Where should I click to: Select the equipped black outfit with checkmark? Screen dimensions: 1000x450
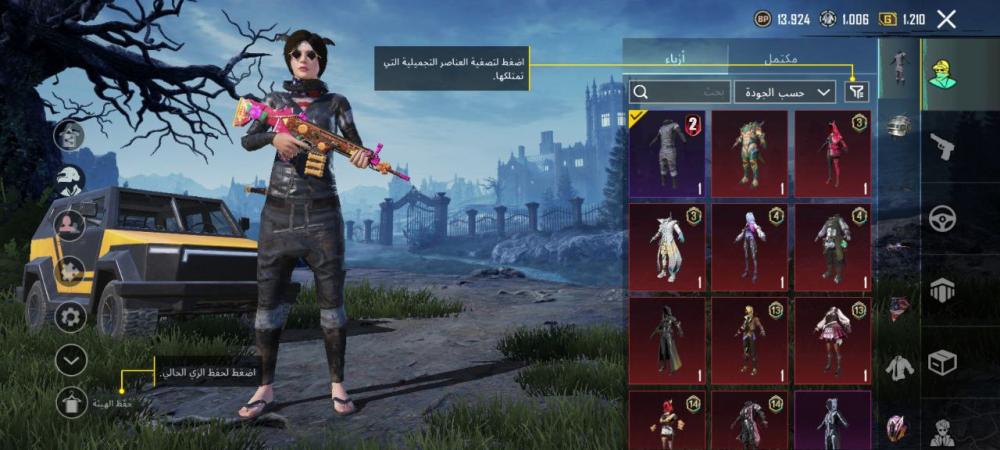[667, 153]
